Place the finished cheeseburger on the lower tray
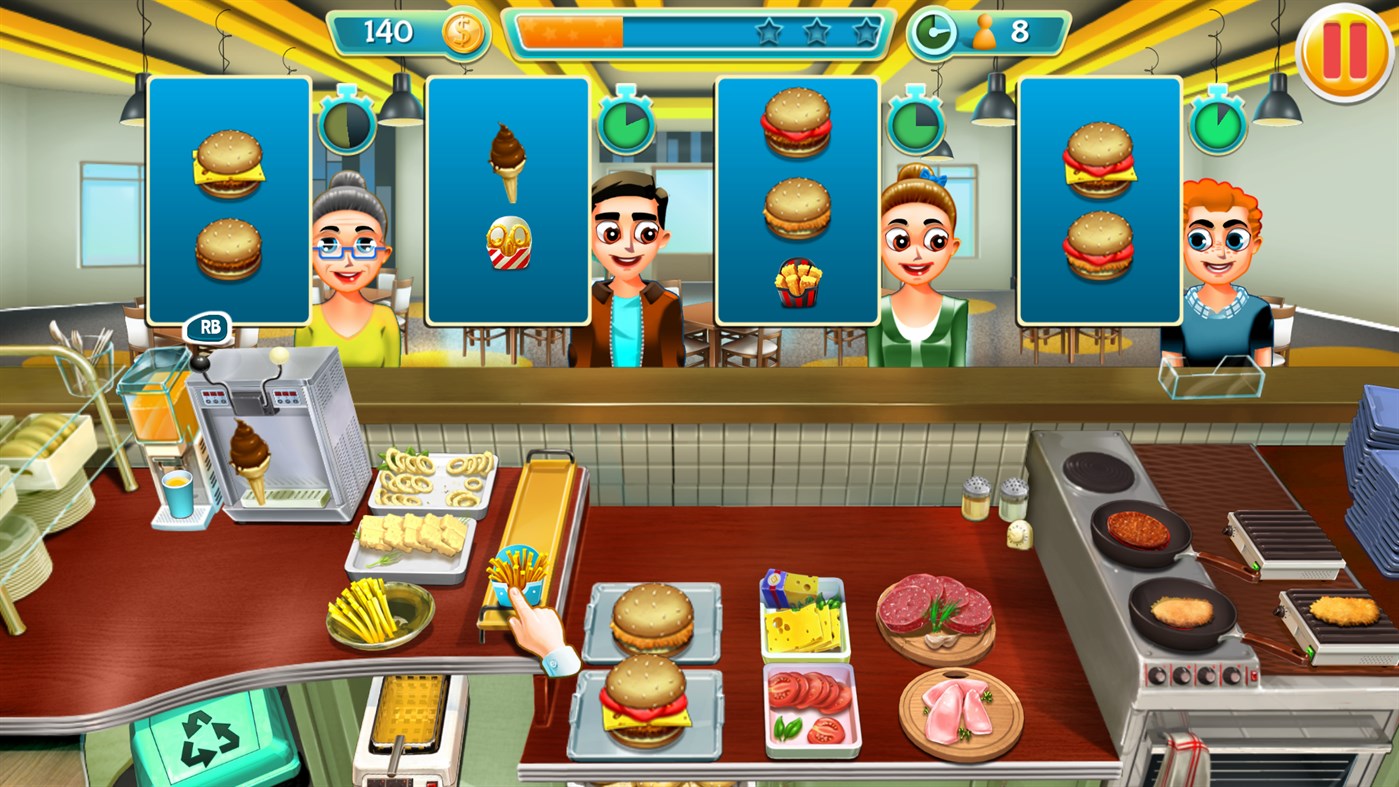The width and height of the screenshot is (1399, 787). click(651, 705)
